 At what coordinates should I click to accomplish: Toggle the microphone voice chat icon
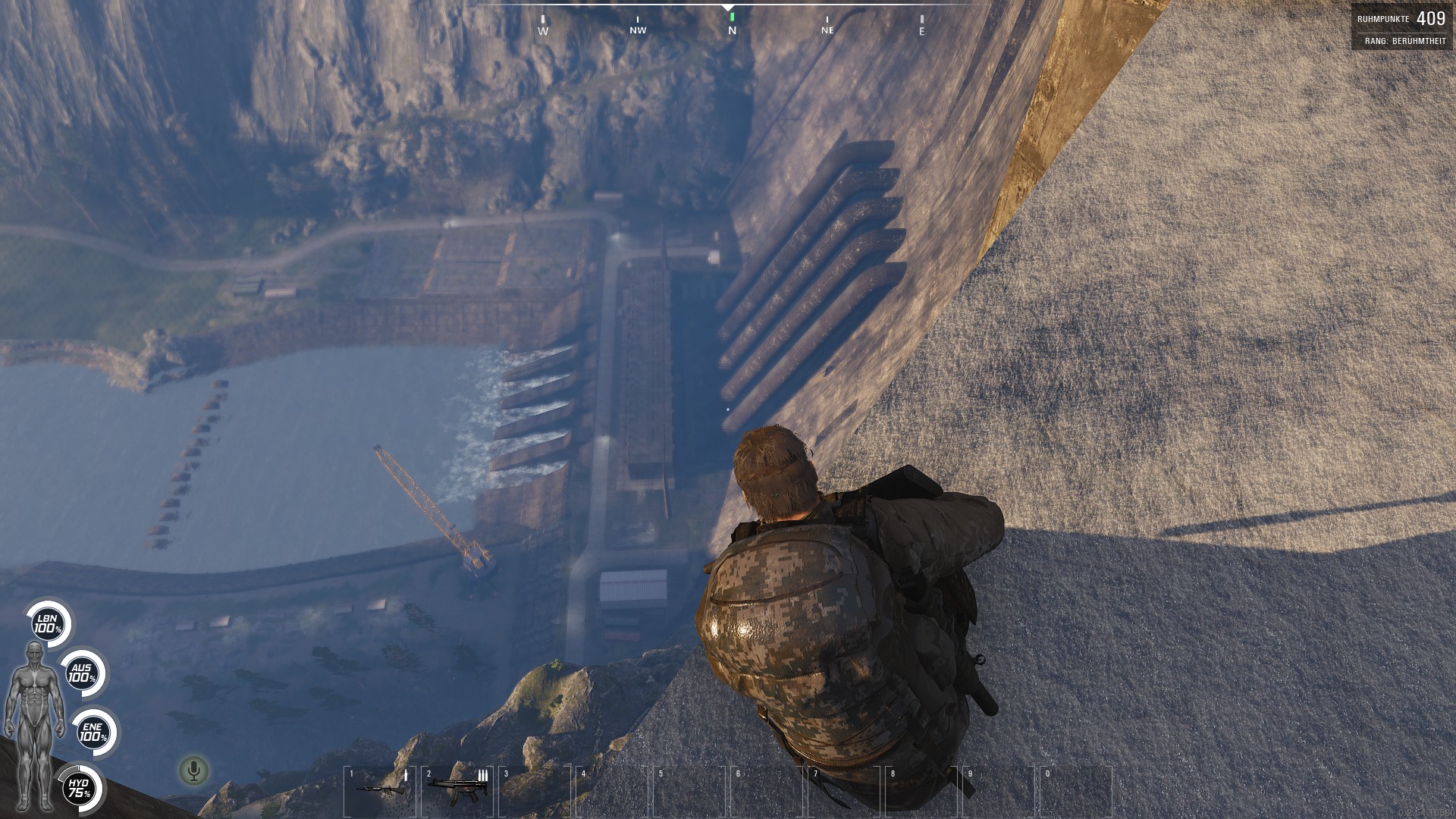194,771
